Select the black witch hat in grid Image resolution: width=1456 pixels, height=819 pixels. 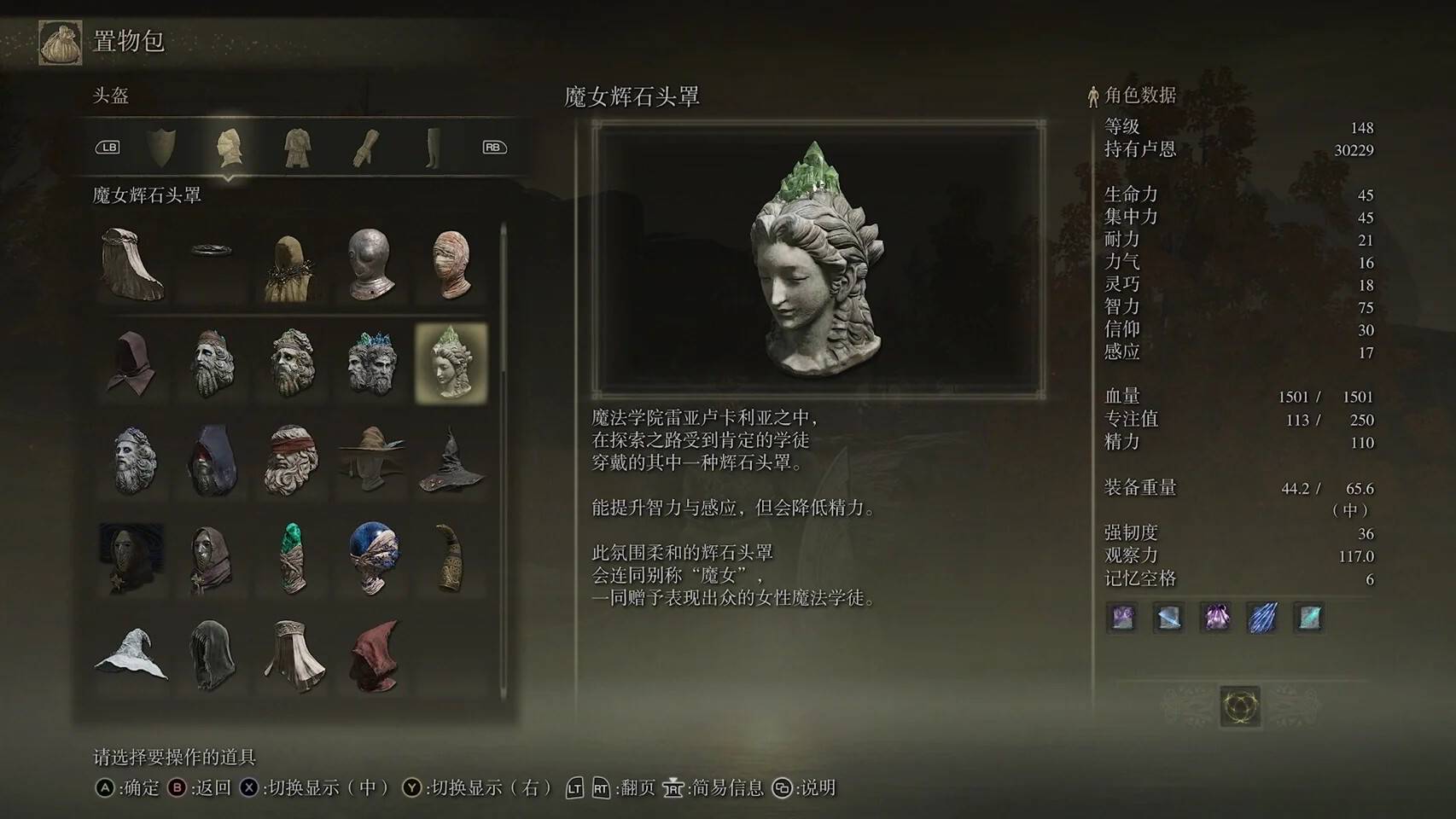click(x=451, y=461)
